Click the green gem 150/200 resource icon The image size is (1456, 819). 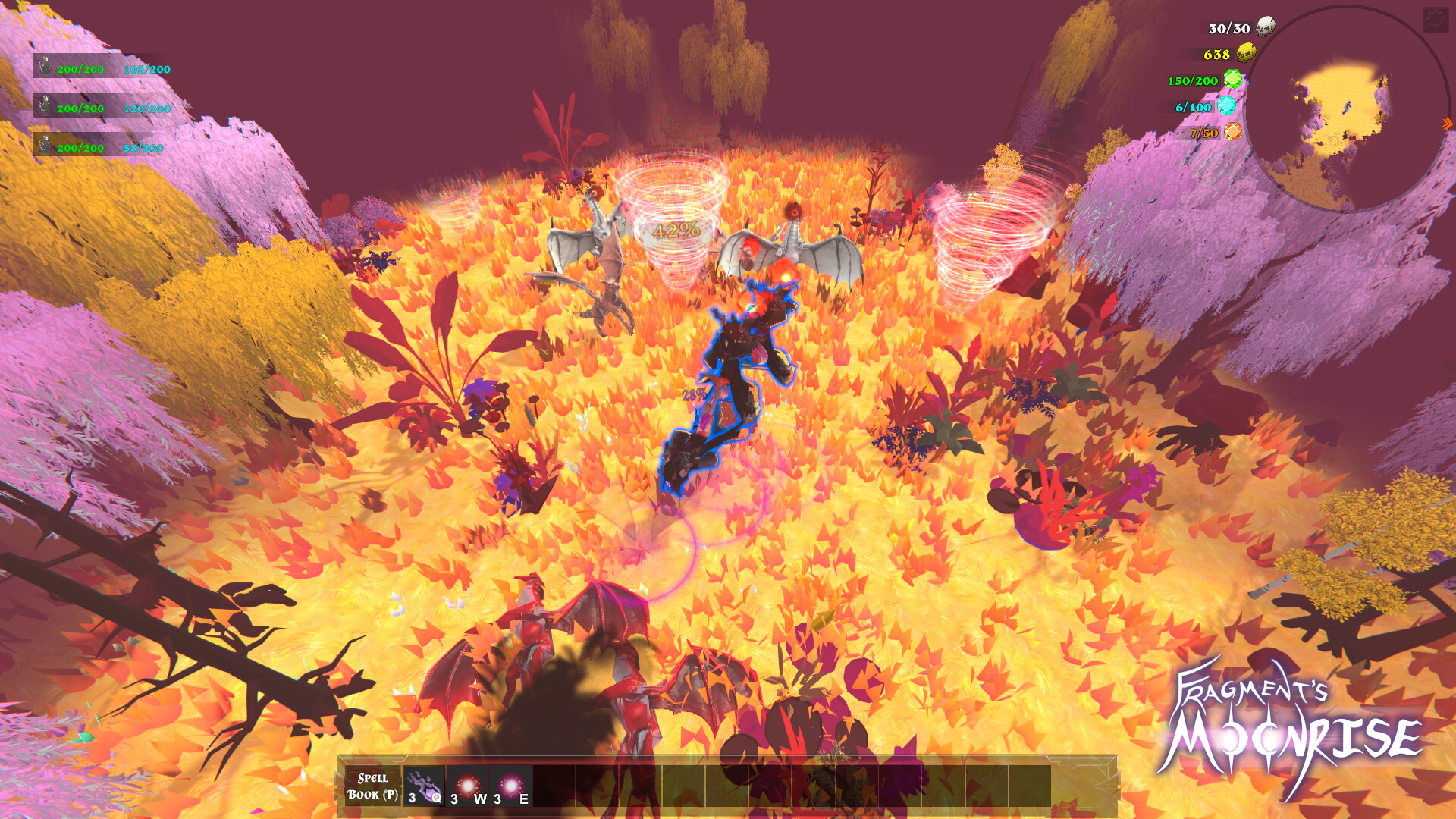1235,78
